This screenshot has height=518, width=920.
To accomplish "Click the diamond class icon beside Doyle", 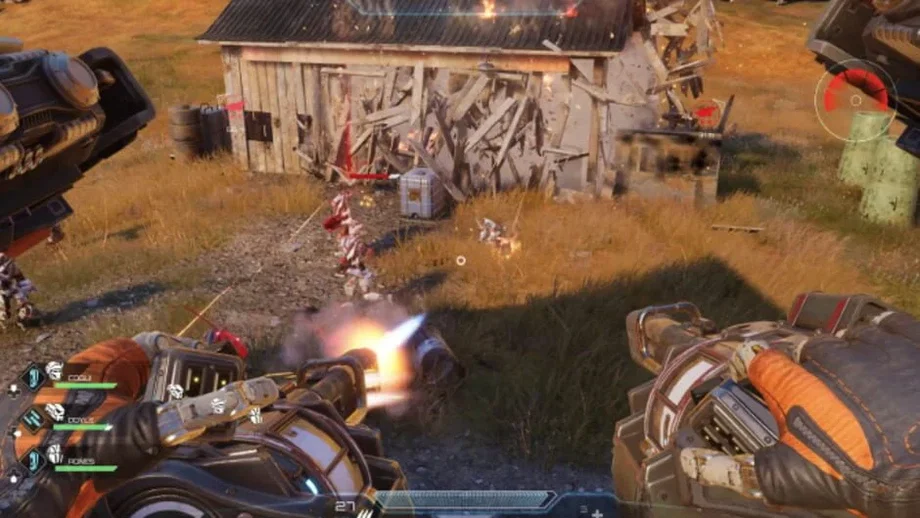I will [32, 419].
